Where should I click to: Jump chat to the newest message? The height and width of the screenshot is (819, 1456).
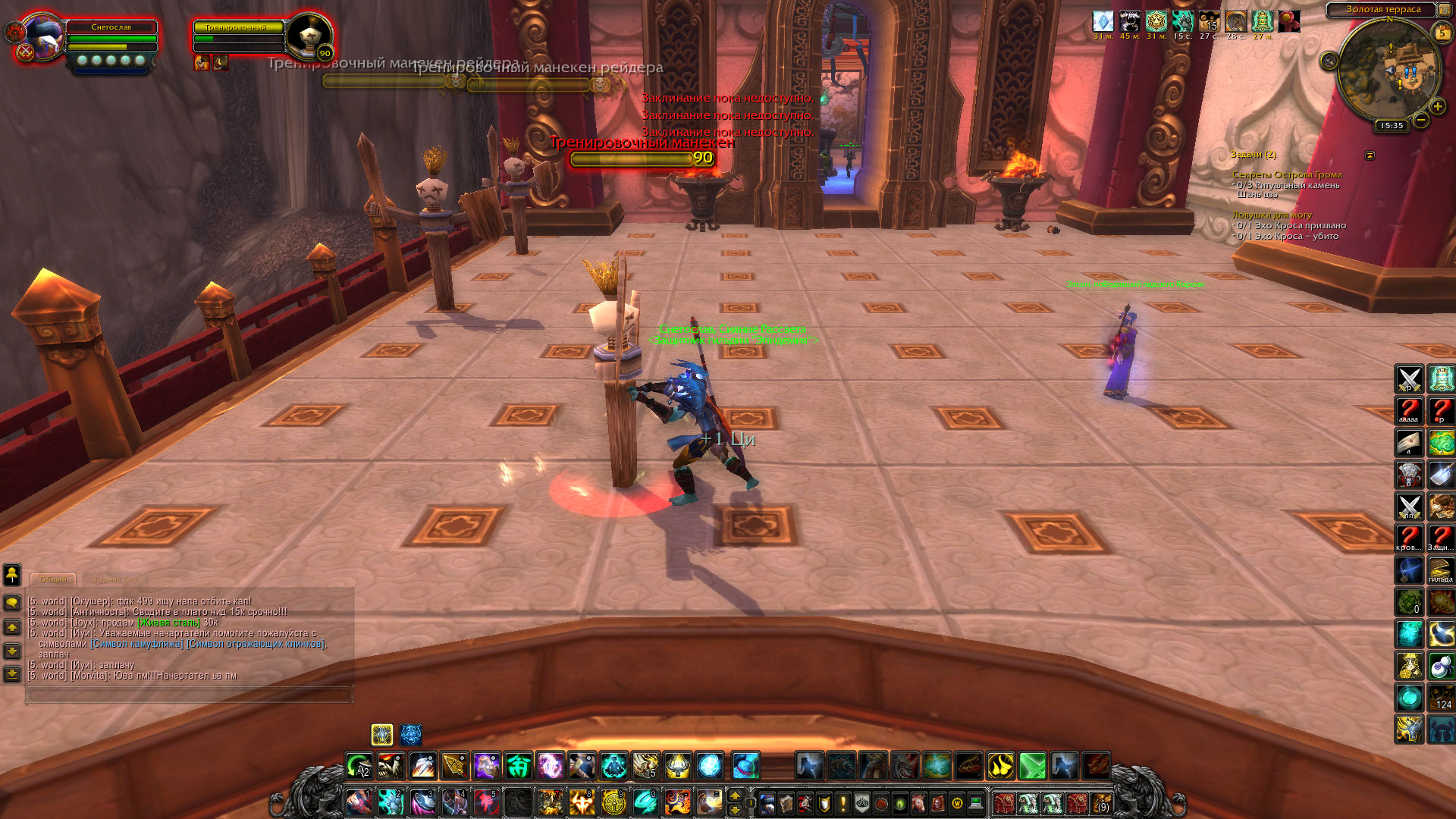12,673
